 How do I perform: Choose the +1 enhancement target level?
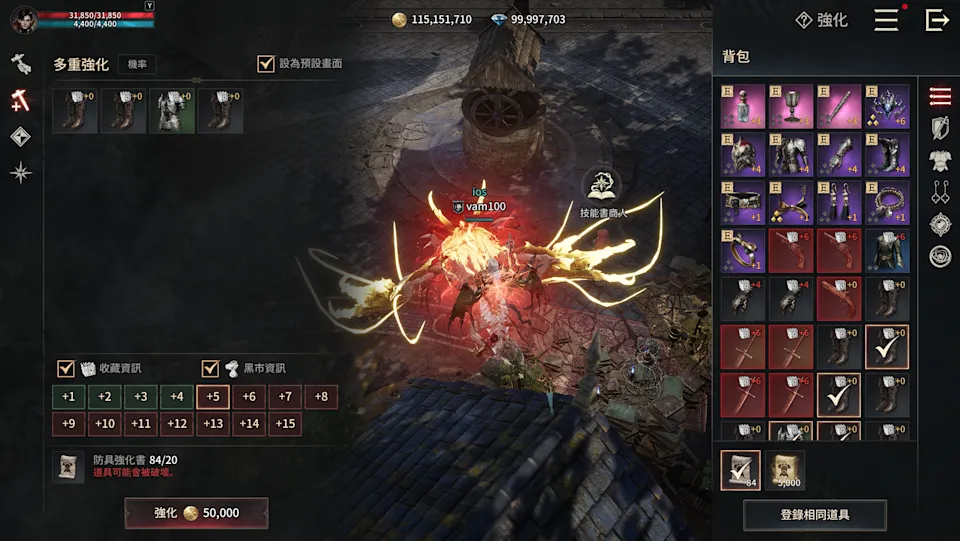68,397
